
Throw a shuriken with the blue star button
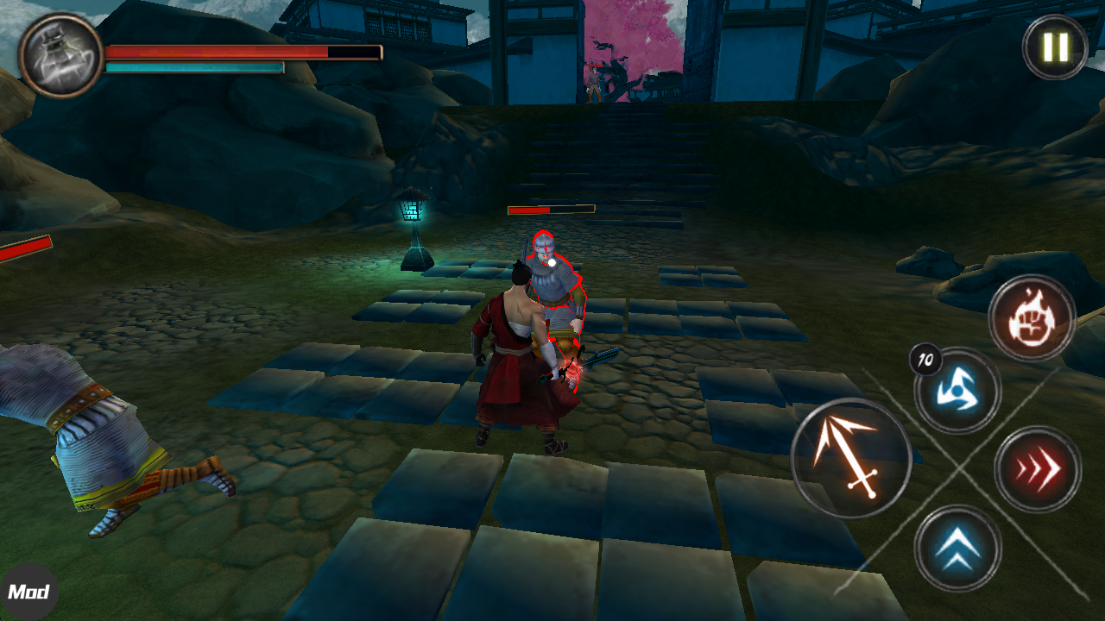[956, 390]
